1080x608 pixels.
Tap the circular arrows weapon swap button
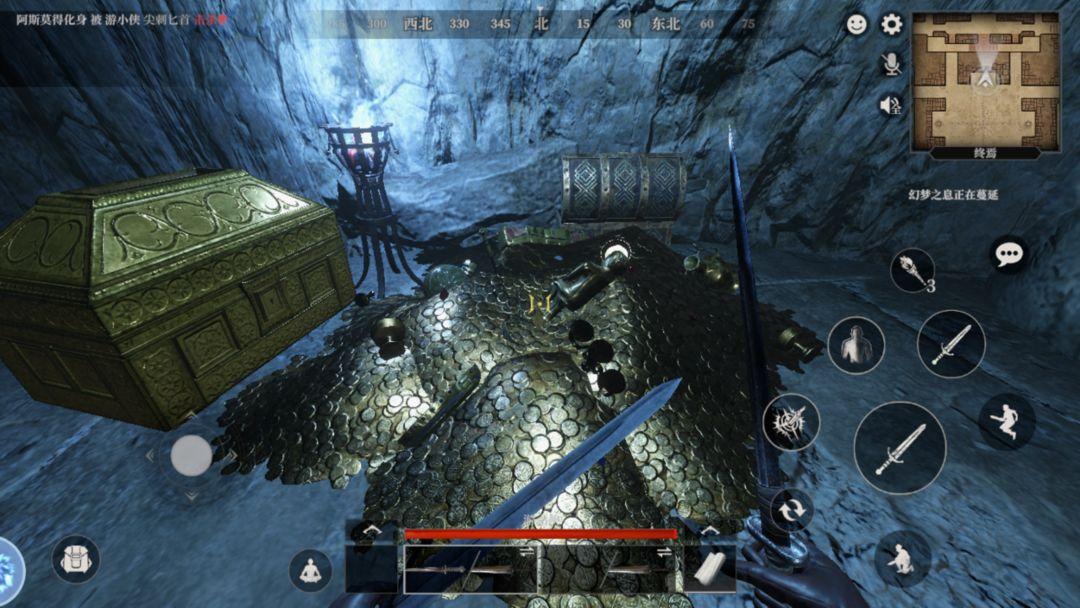point(791,509)
